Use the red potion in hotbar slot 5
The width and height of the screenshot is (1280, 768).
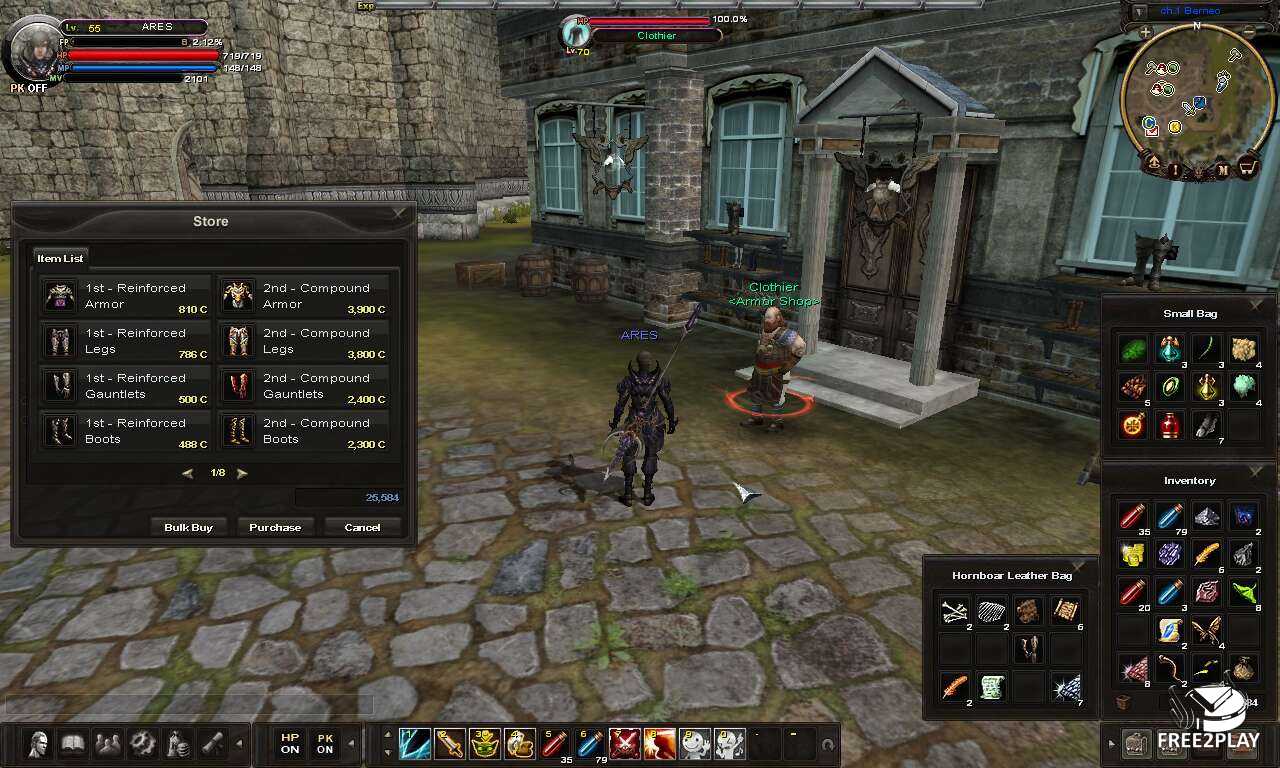click(554, 744)
